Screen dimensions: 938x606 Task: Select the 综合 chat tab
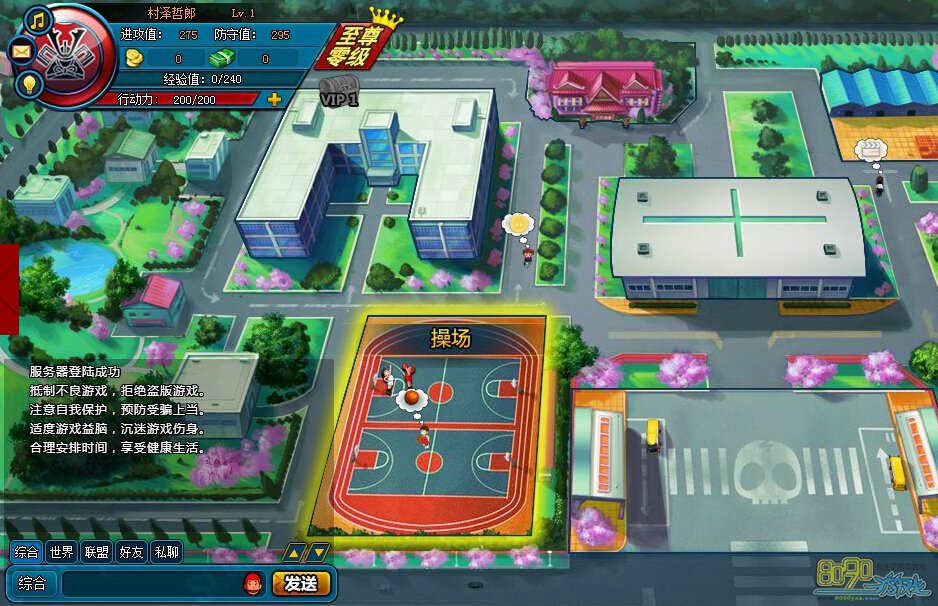pos(27,551)
